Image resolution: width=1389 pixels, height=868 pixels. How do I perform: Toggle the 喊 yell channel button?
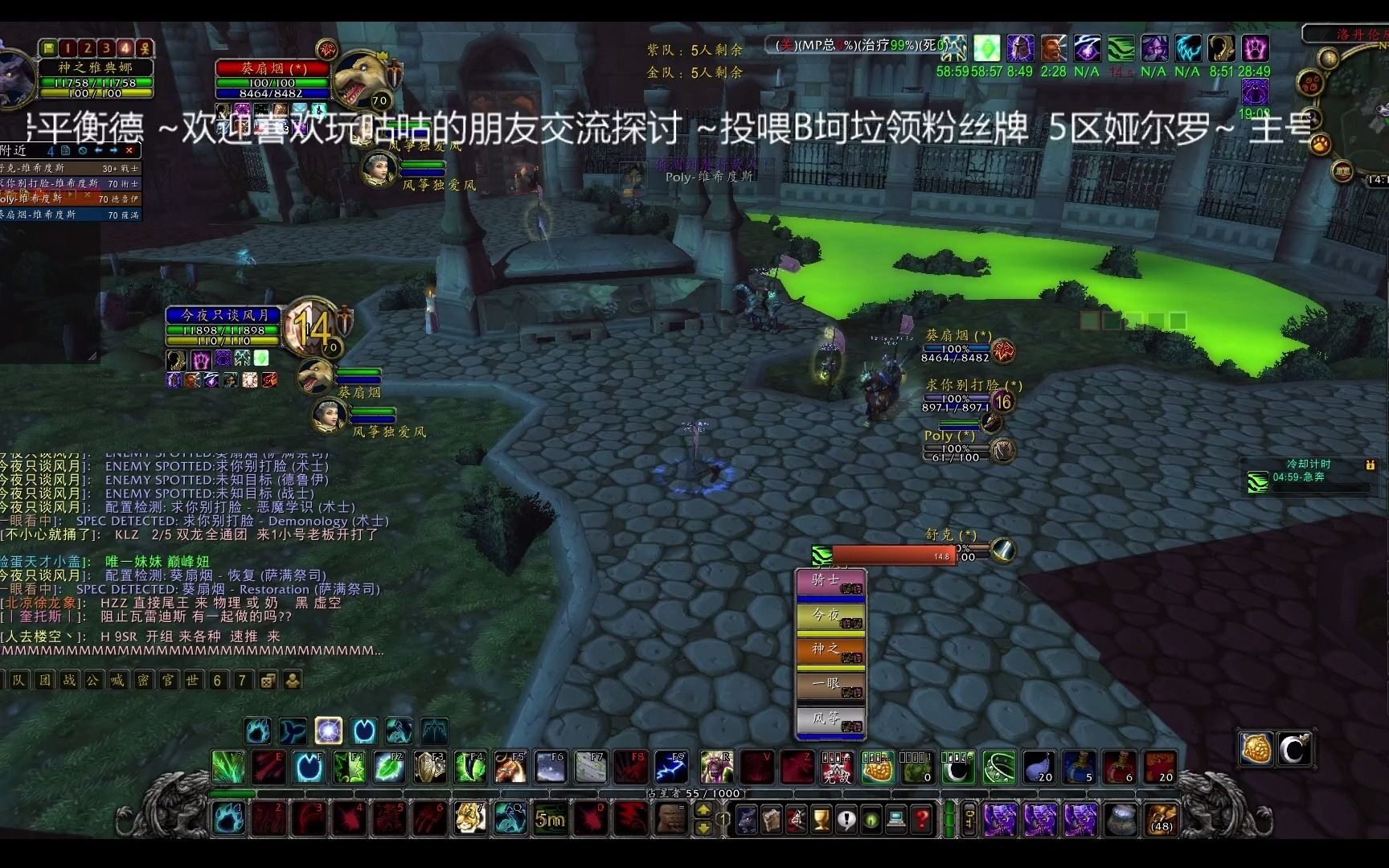click(x=117, y=680)
